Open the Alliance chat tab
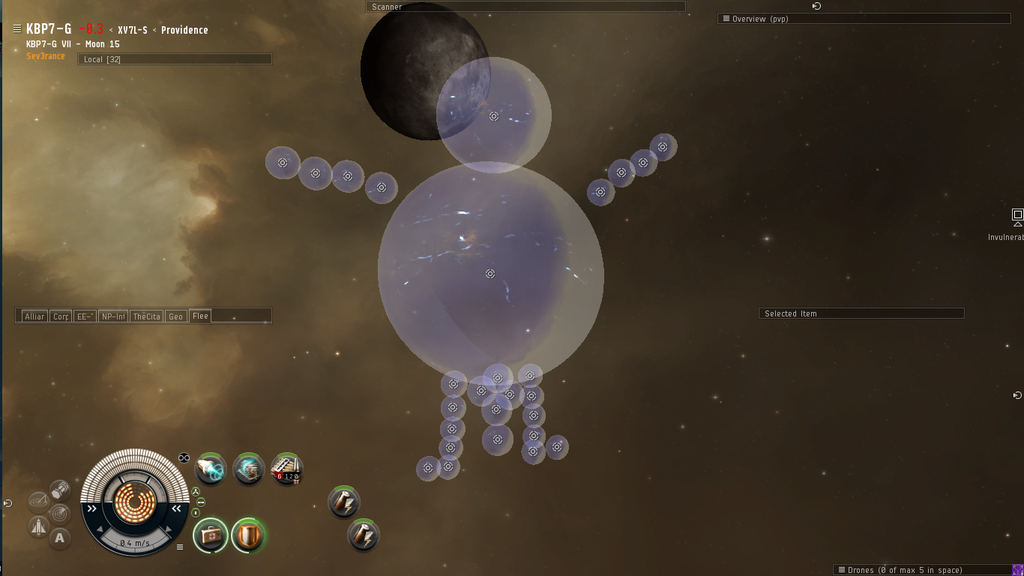1024x576 pixels. click(x=34, y=316)
